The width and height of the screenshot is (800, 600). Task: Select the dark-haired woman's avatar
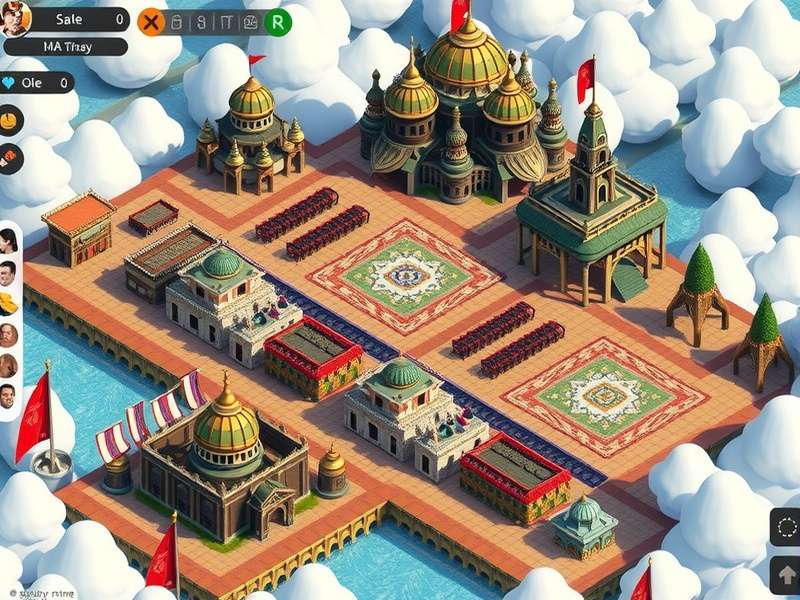click(9, 240)
